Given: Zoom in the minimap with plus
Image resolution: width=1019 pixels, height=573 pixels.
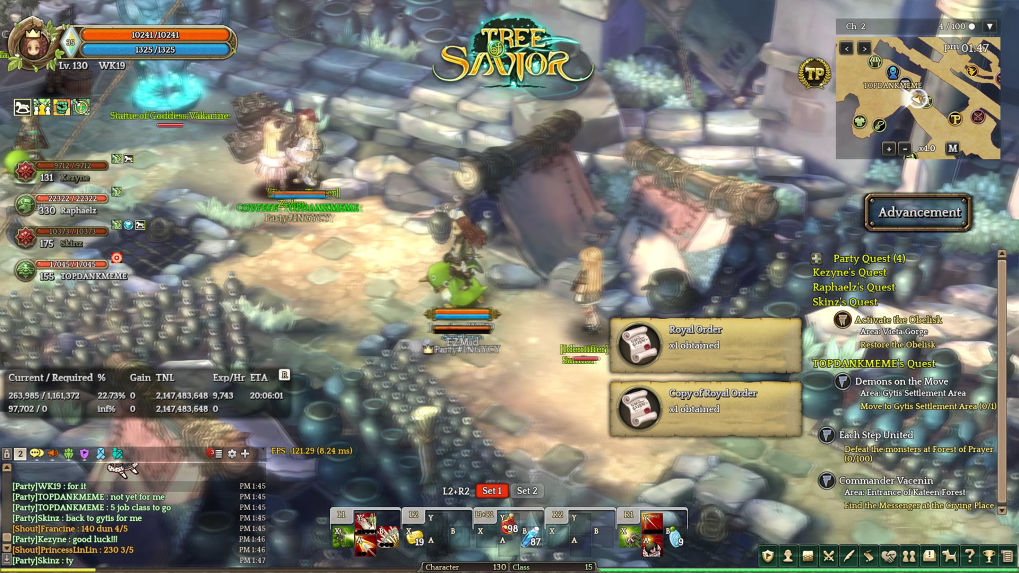Looking at the screenshot, I should click(889, 148).
